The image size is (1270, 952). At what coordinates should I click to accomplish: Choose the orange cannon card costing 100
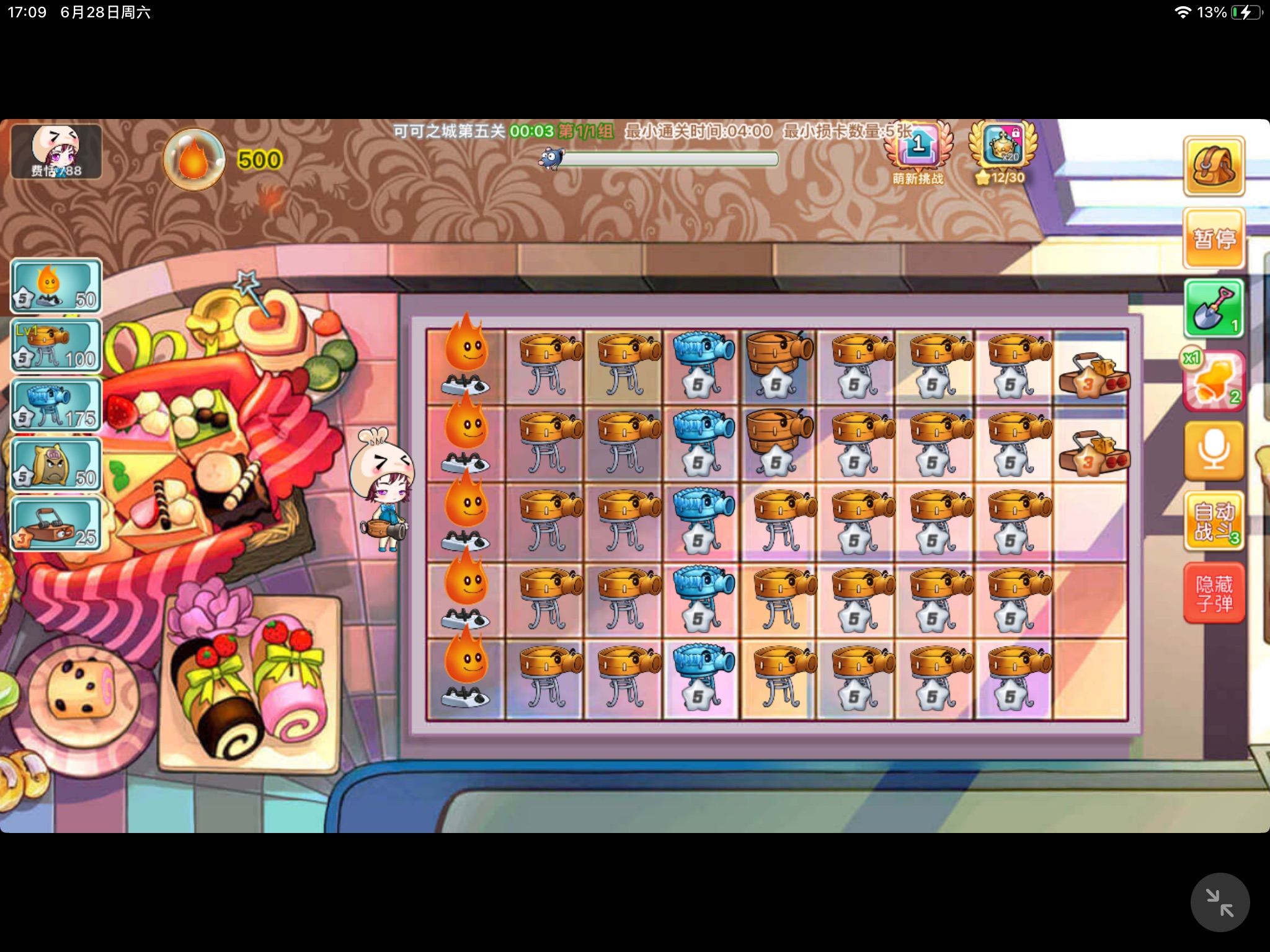pos(56,346)
